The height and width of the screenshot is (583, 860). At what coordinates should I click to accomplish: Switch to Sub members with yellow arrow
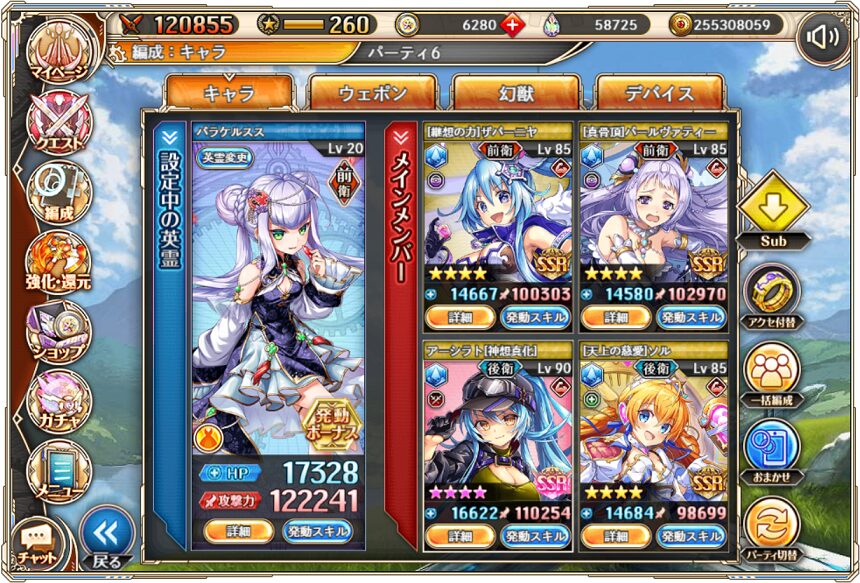click(x=773, y=208)
